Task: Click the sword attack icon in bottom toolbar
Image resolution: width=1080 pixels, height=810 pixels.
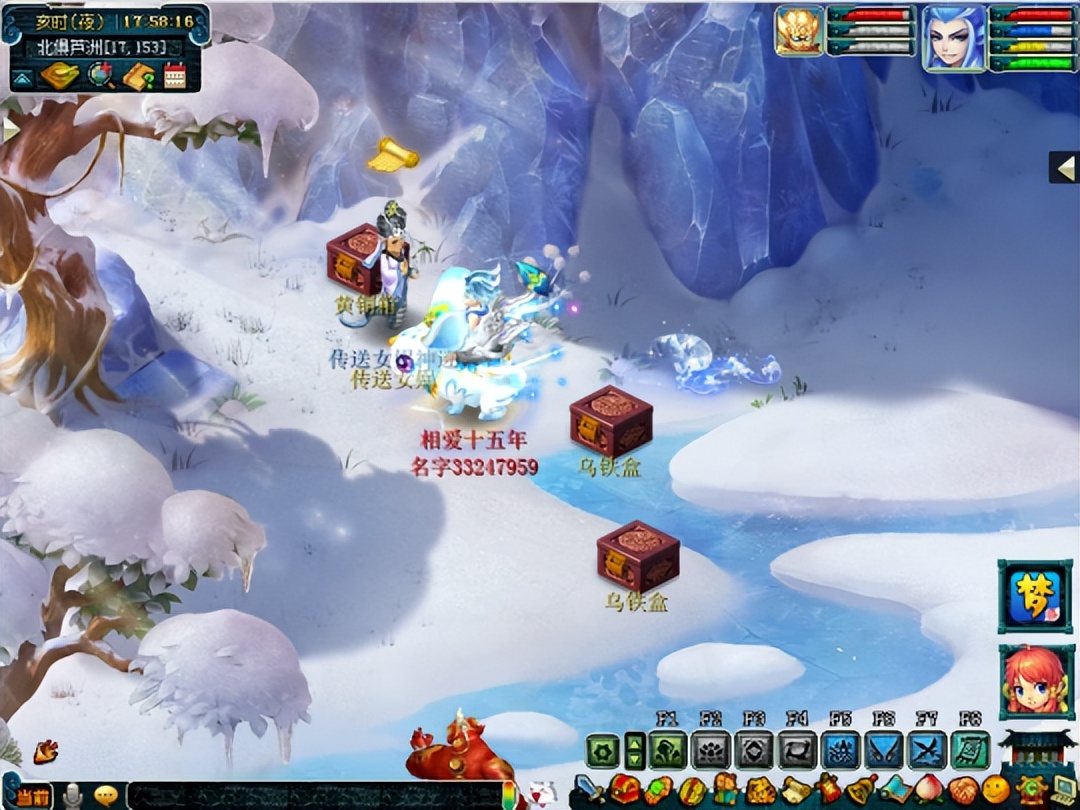Action: 588,790
